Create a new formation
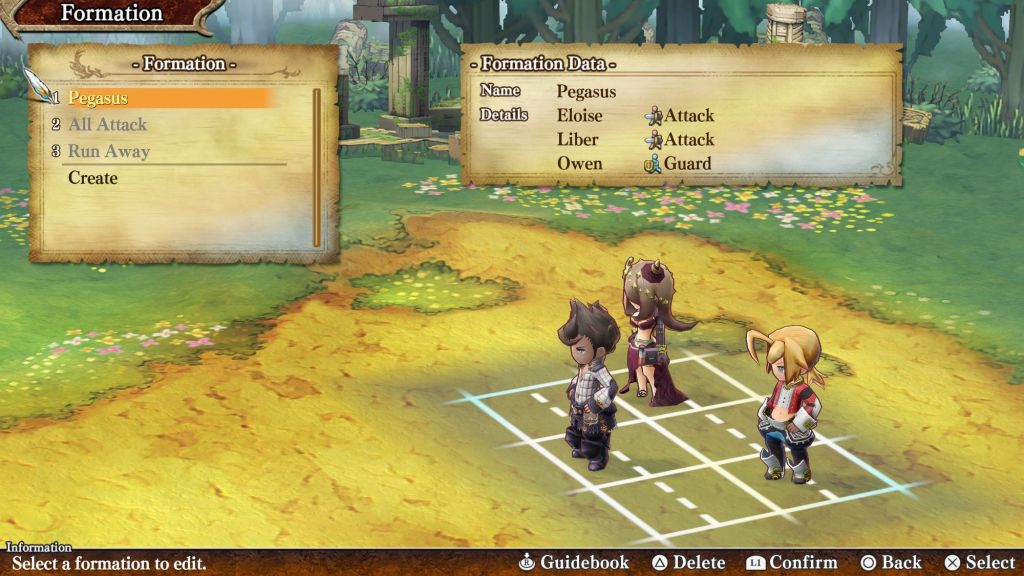 93,178
